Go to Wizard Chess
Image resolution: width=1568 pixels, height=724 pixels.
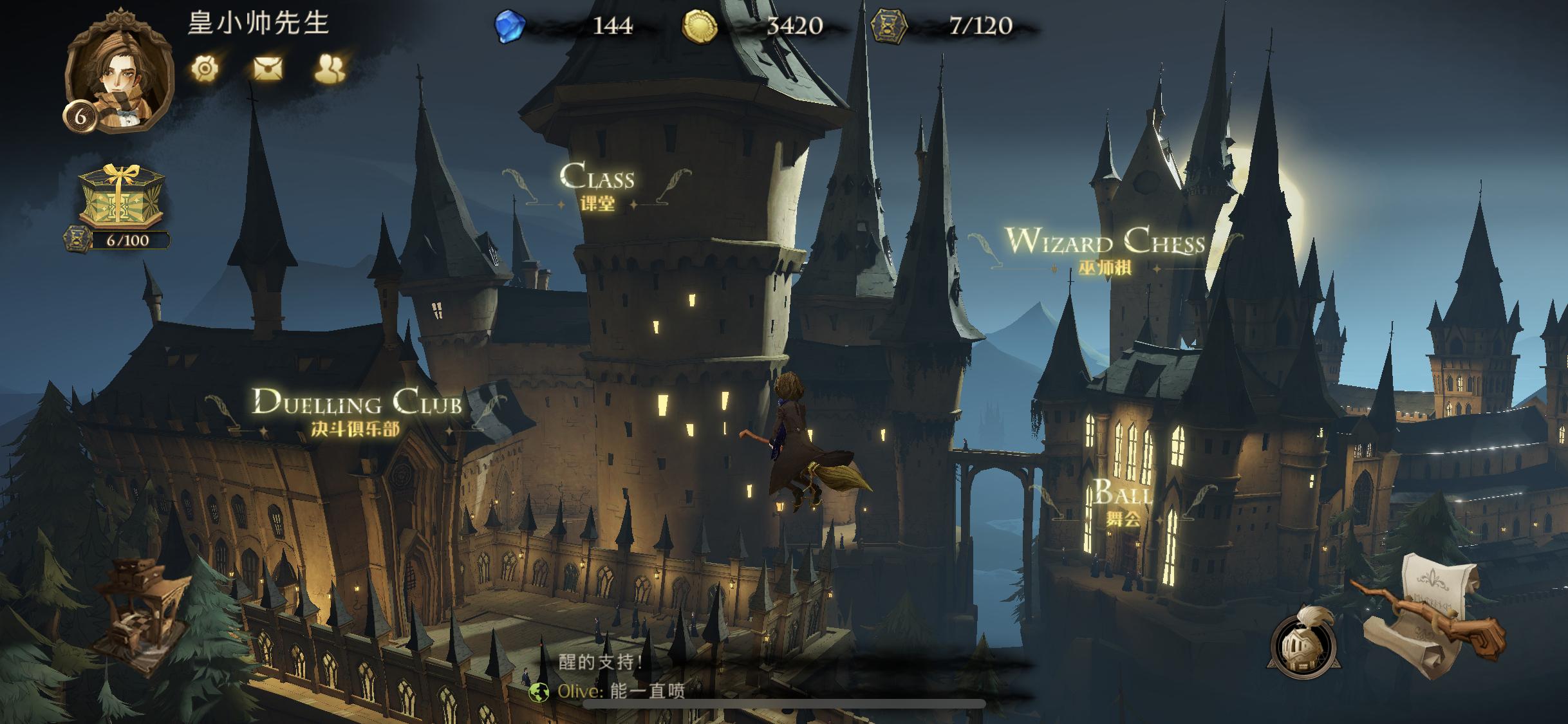[1105, 250]
